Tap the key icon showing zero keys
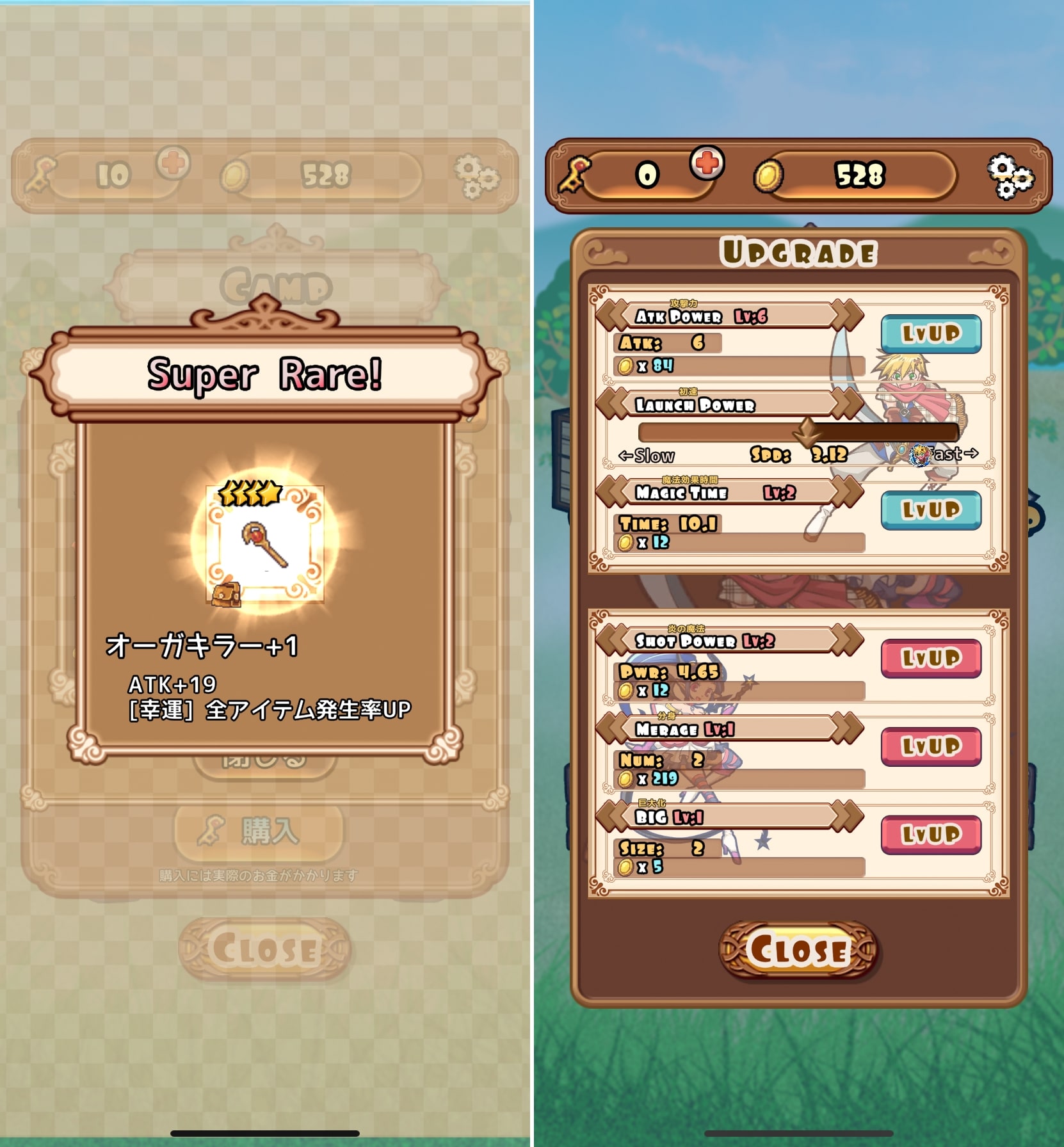This screenshot has width=1064, height=1147. point(575,173)
